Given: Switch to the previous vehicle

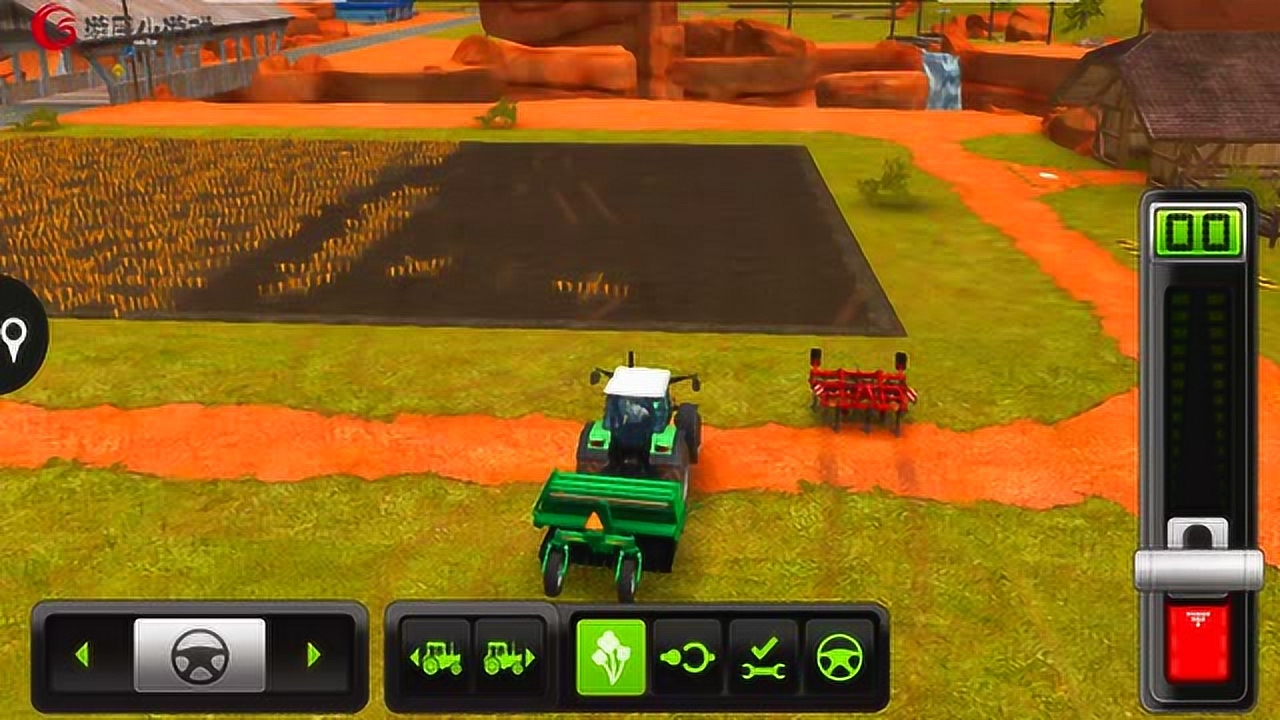Looking at the screenshot, I should (435, 657).
